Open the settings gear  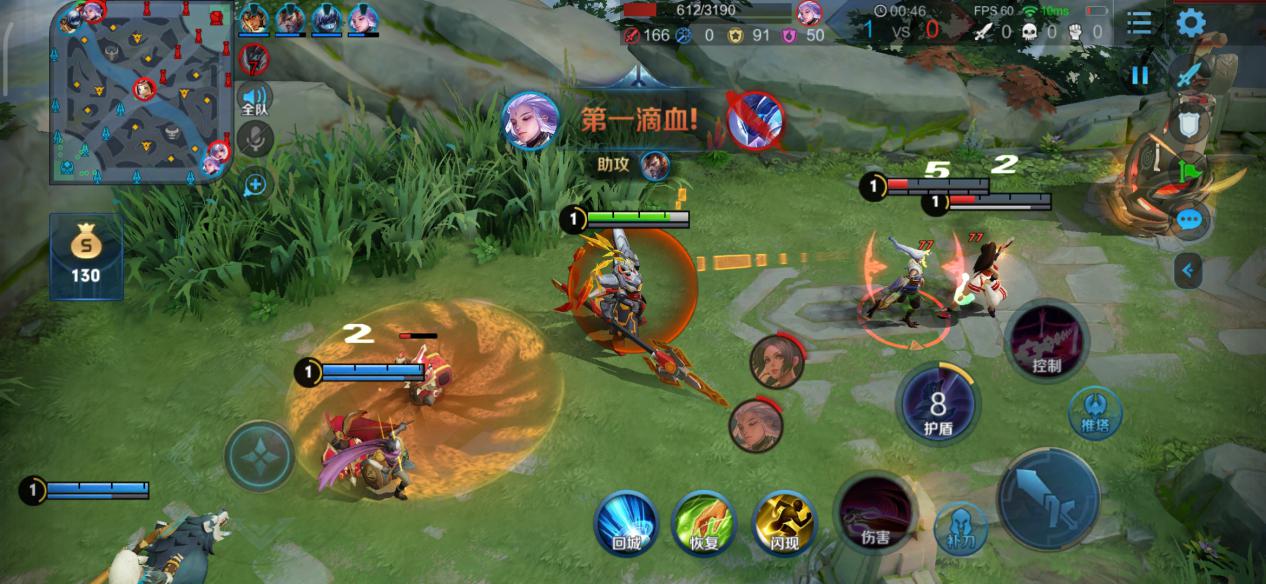click(1190, 22)
